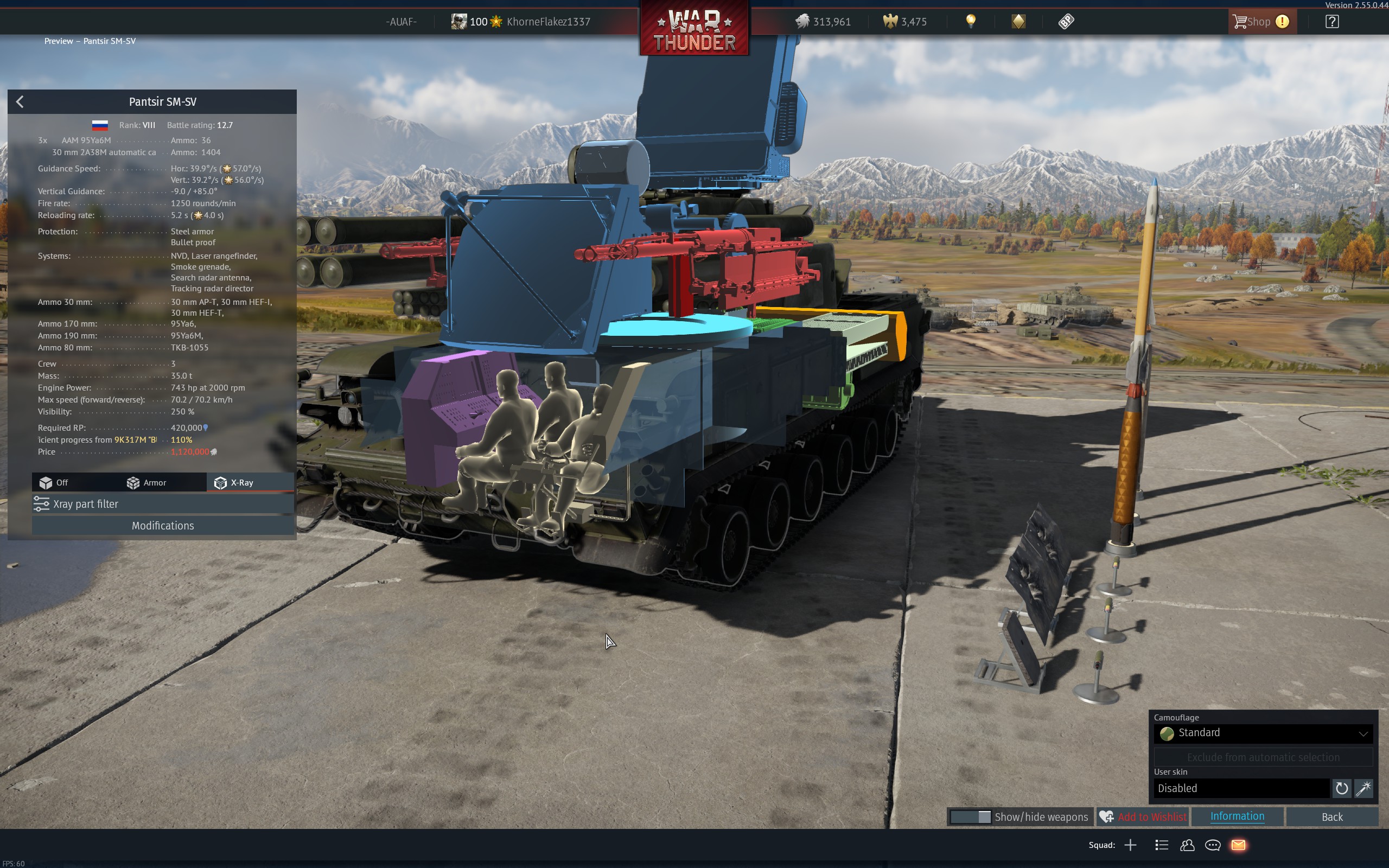Add Pantsir SM-SV to Wishlist
This screenshot has width=1389, height=868.
1142,817
